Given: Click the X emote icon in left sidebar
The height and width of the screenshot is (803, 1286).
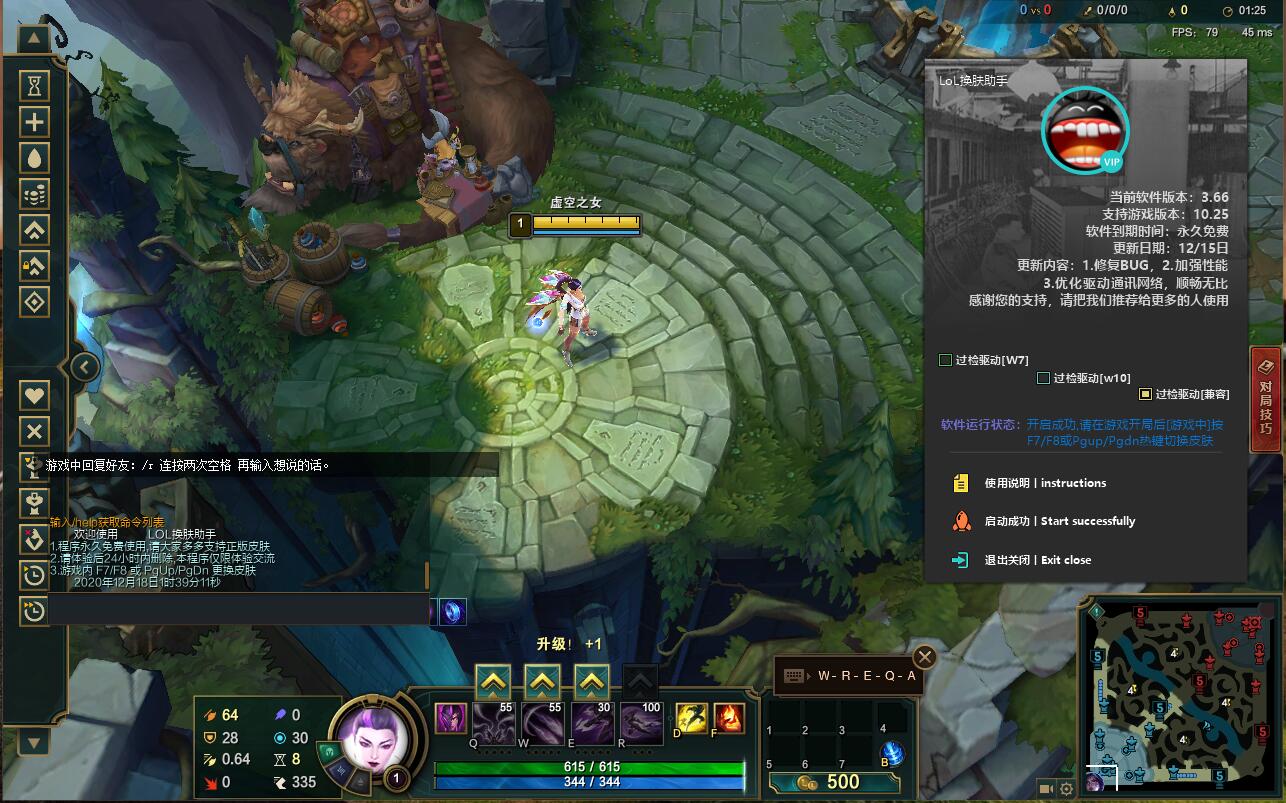Looking at the screenshot, I should pyautogui.click(x=34, y=431).
